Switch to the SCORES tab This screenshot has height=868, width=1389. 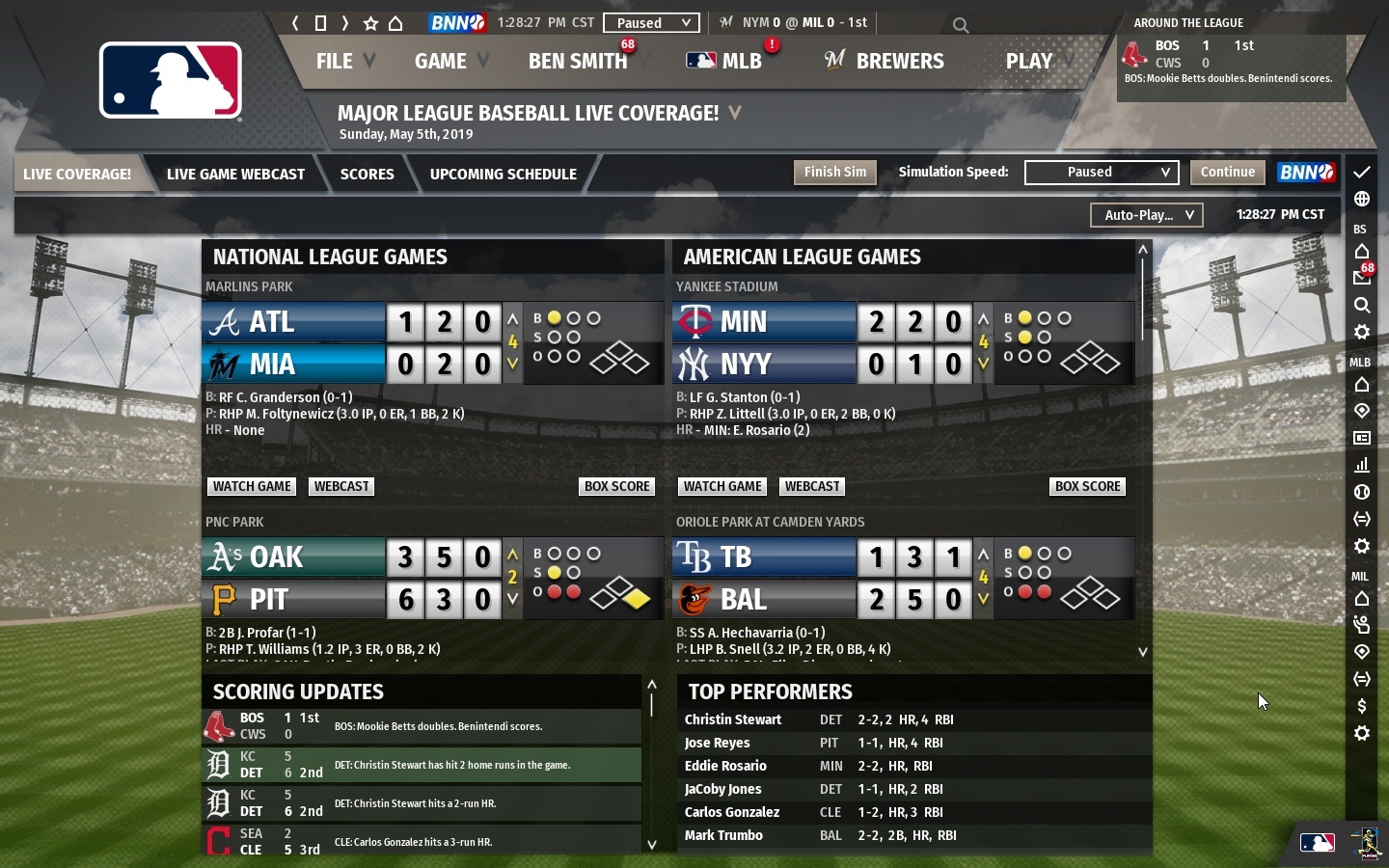point(368,175)
